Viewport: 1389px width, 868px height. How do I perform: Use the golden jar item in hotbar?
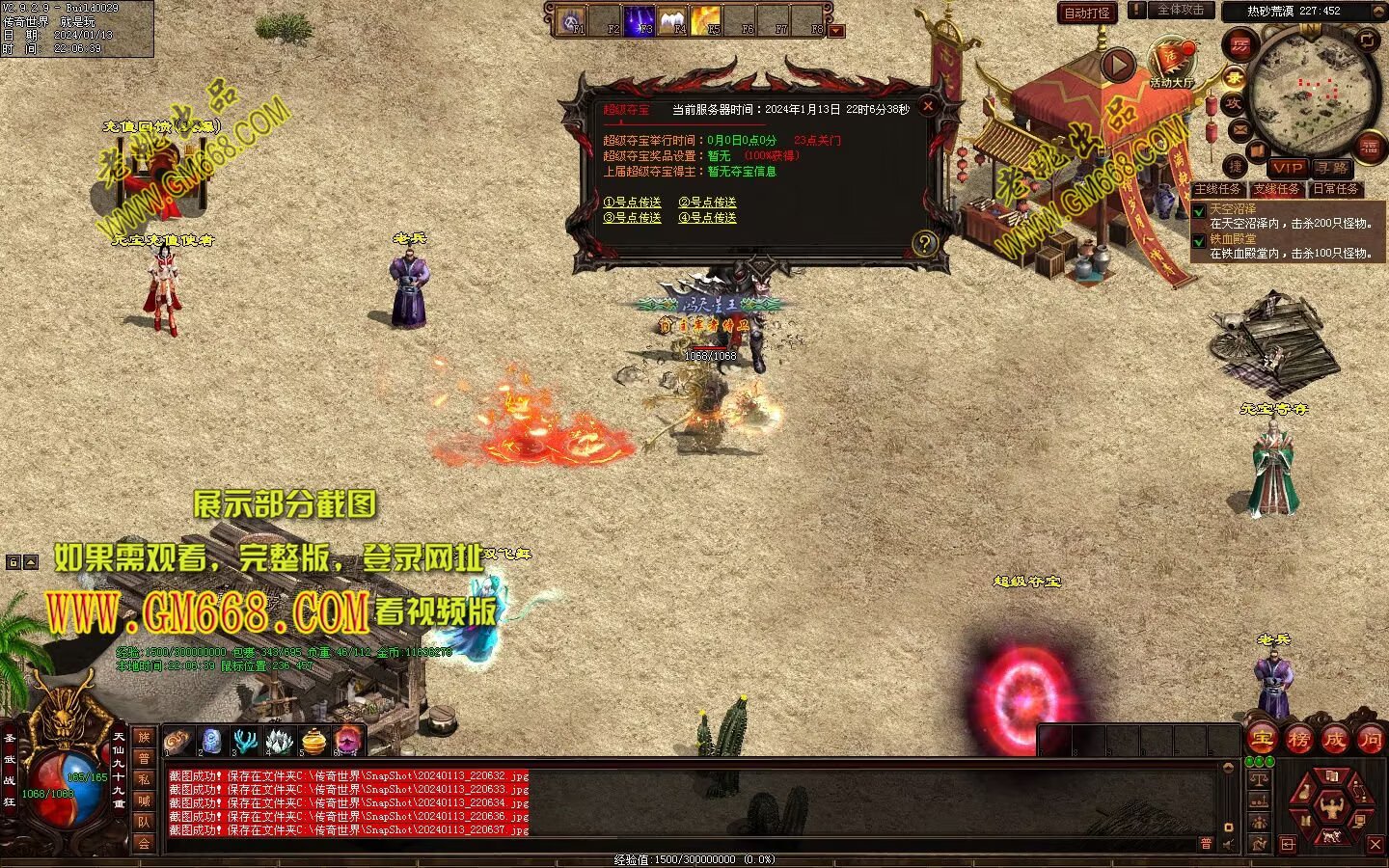(314, 741)
